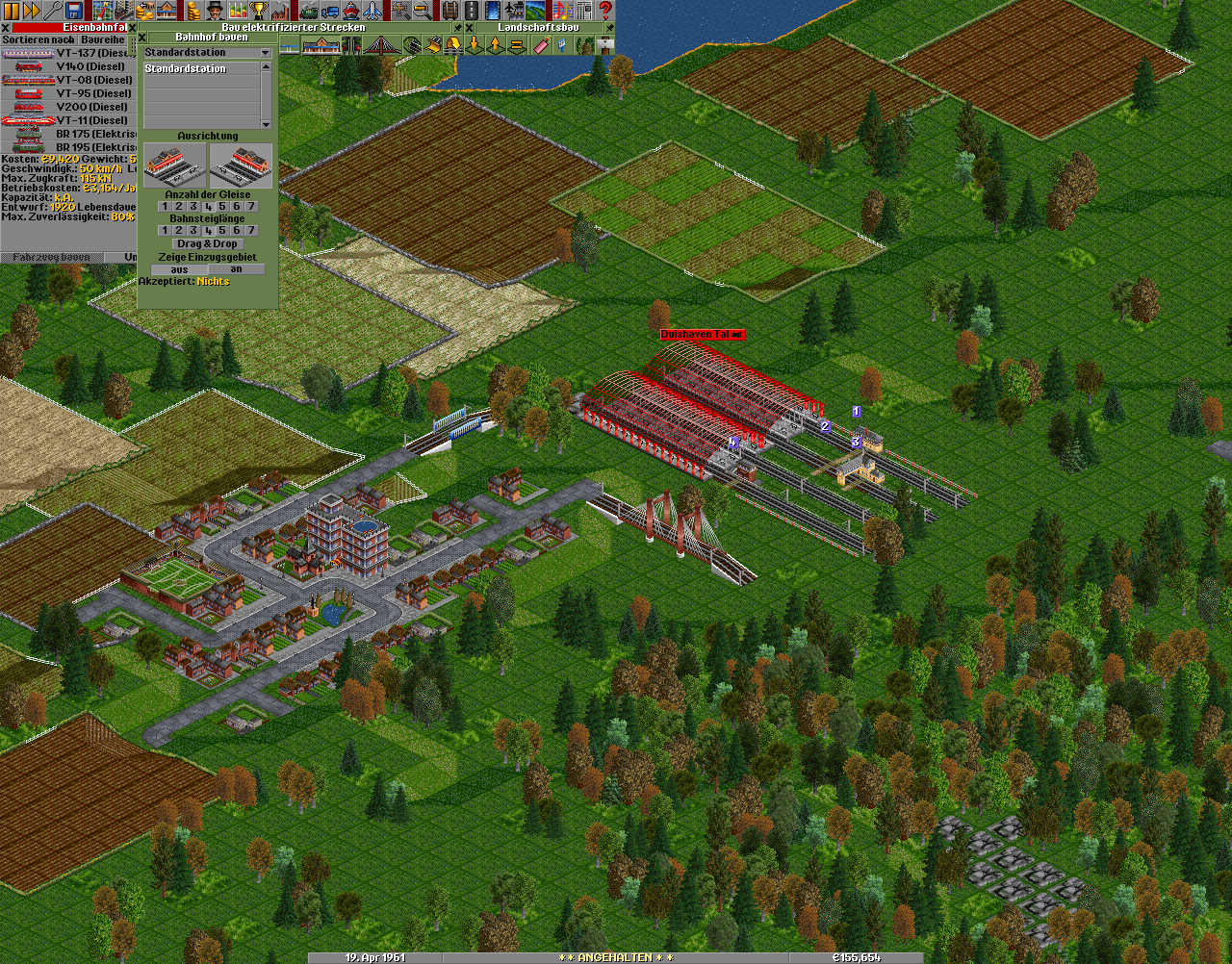Screen dimensions: 1232x964
Task: Set Bahnsteiglänge to 6
Action: (x=237, y=231)
